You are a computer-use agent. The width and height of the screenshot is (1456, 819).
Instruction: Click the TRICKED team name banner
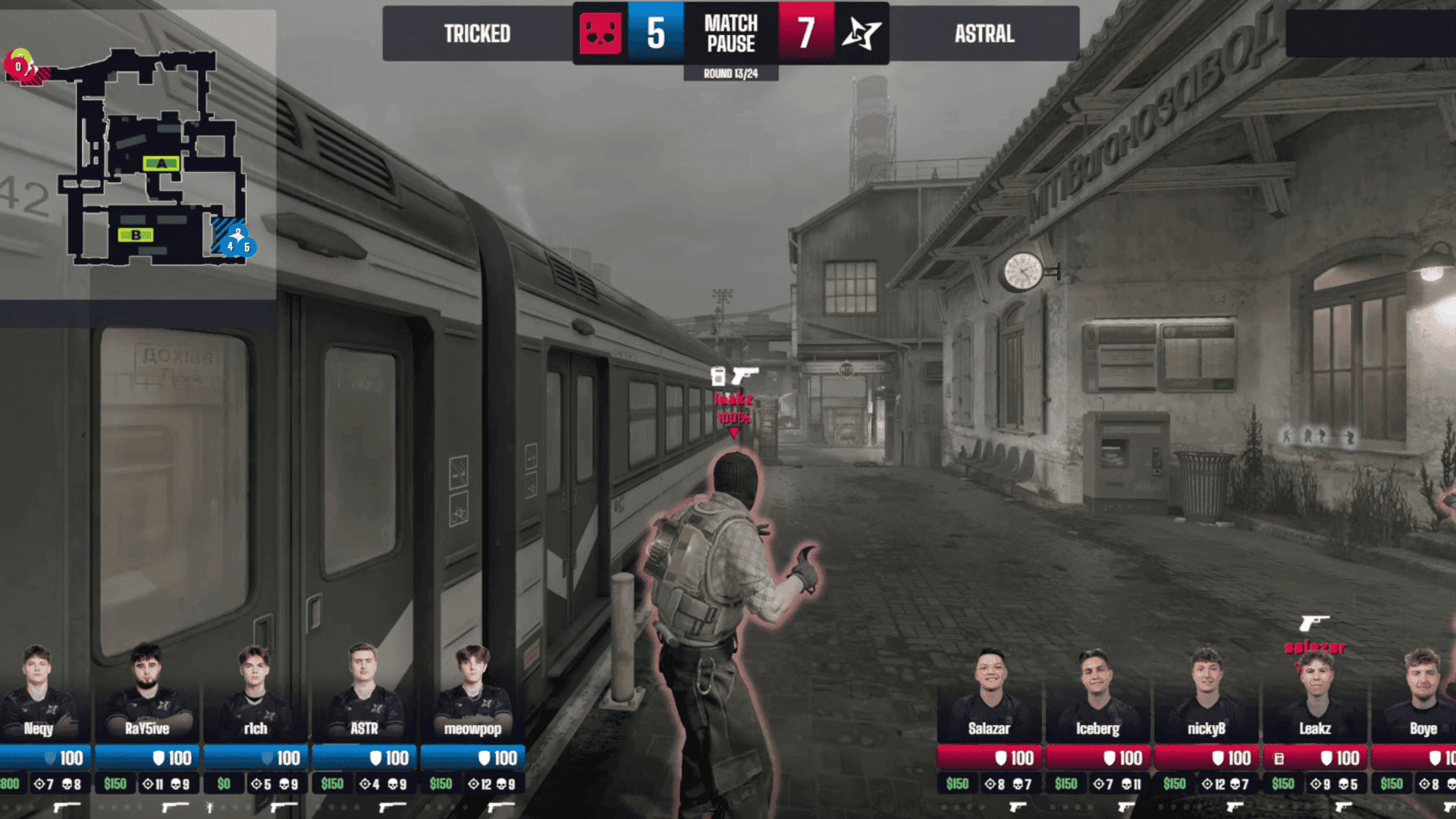(x=477, y=34)
